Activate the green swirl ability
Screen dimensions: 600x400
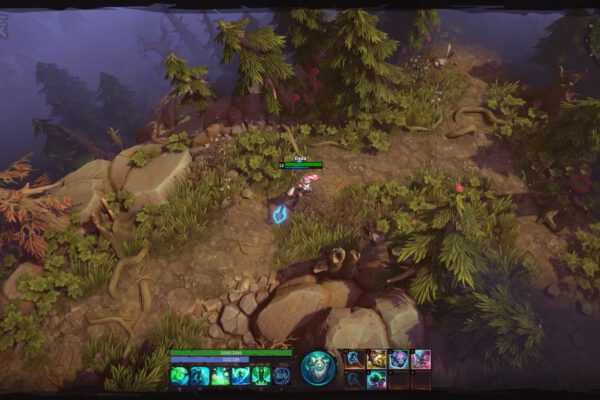pyautogui.click(x=180, y=375)
